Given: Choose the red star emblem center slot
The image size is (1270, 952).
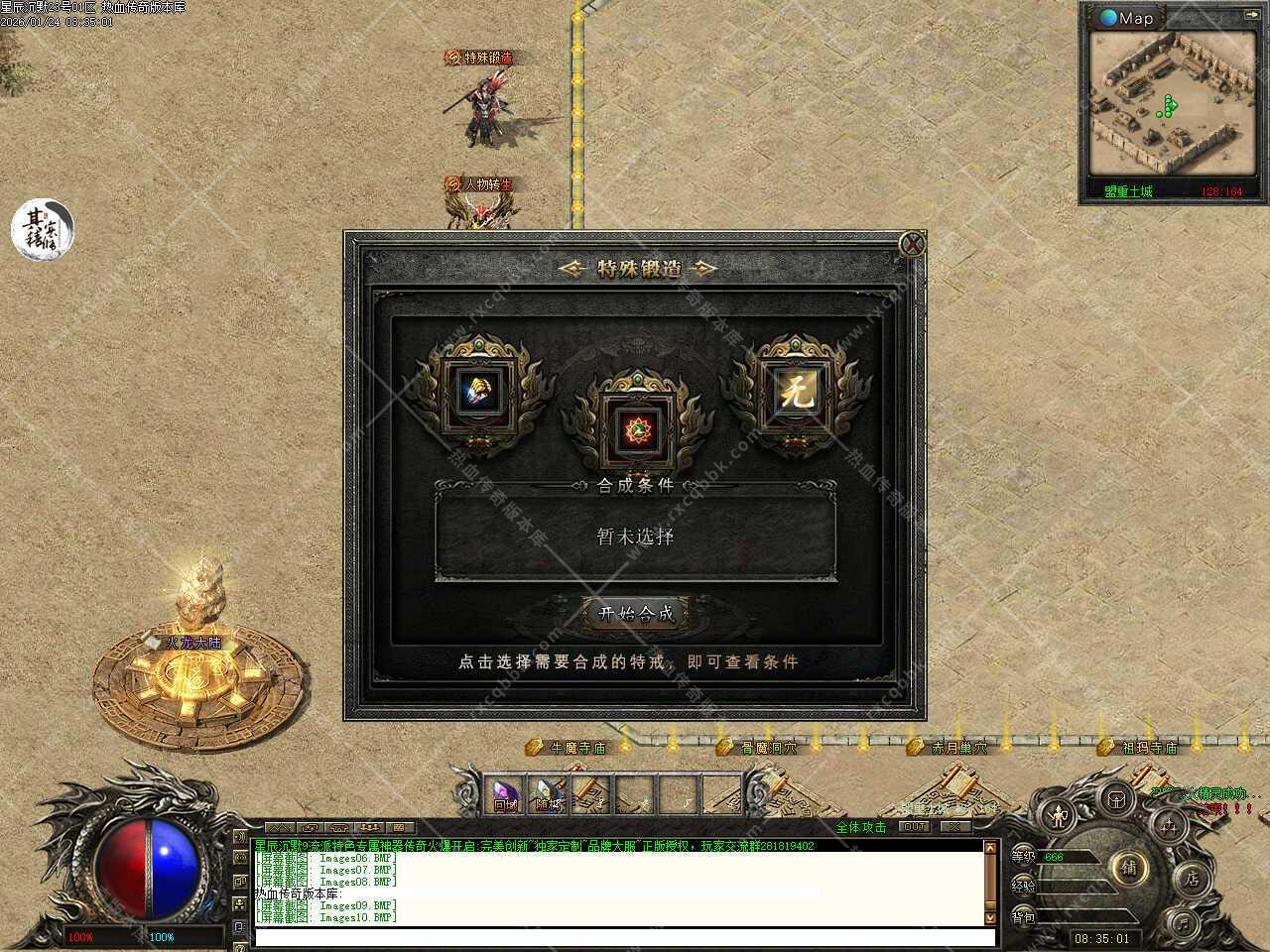Looking at the screenshot, I should tap(635, 427).
